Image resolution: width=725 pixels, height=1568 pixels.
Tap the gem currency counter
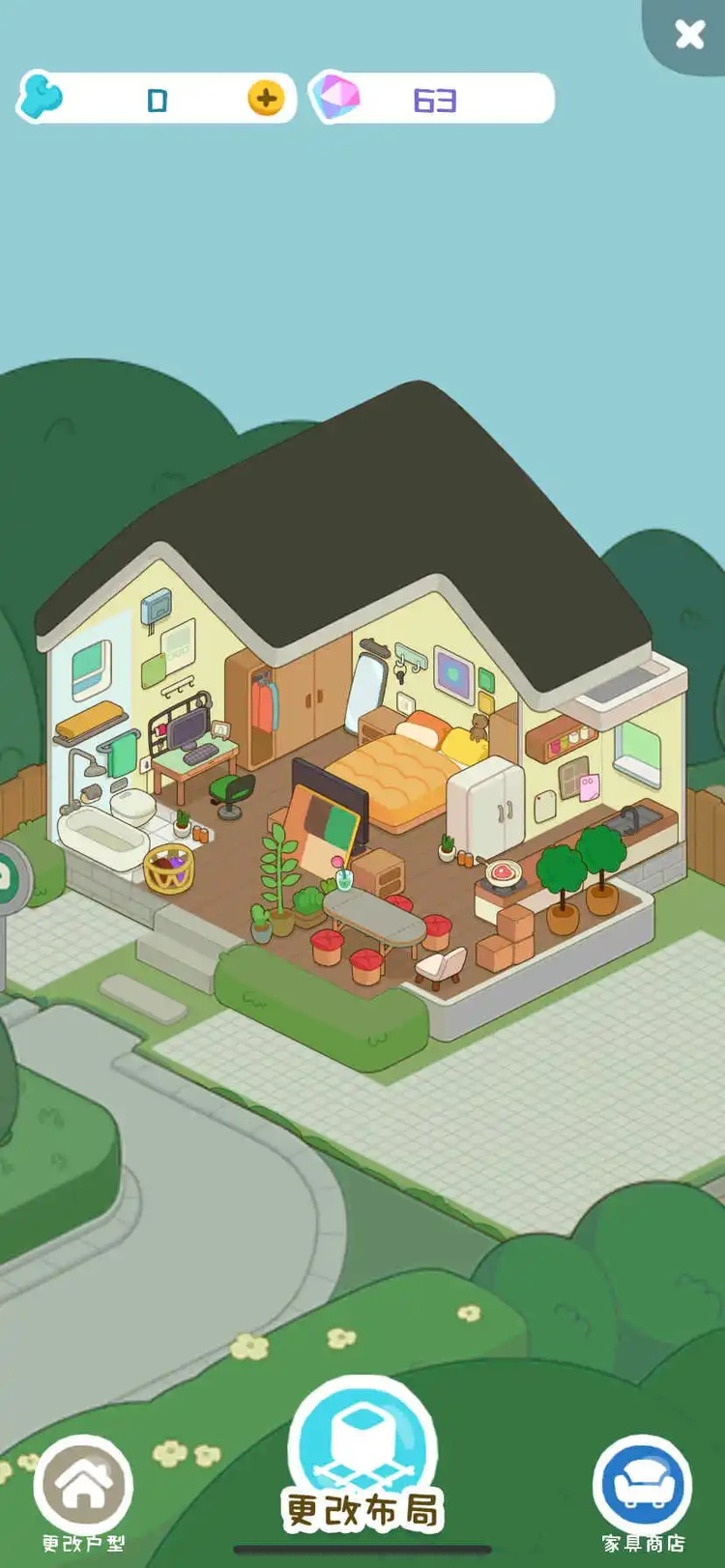click(x=431, y=99)
